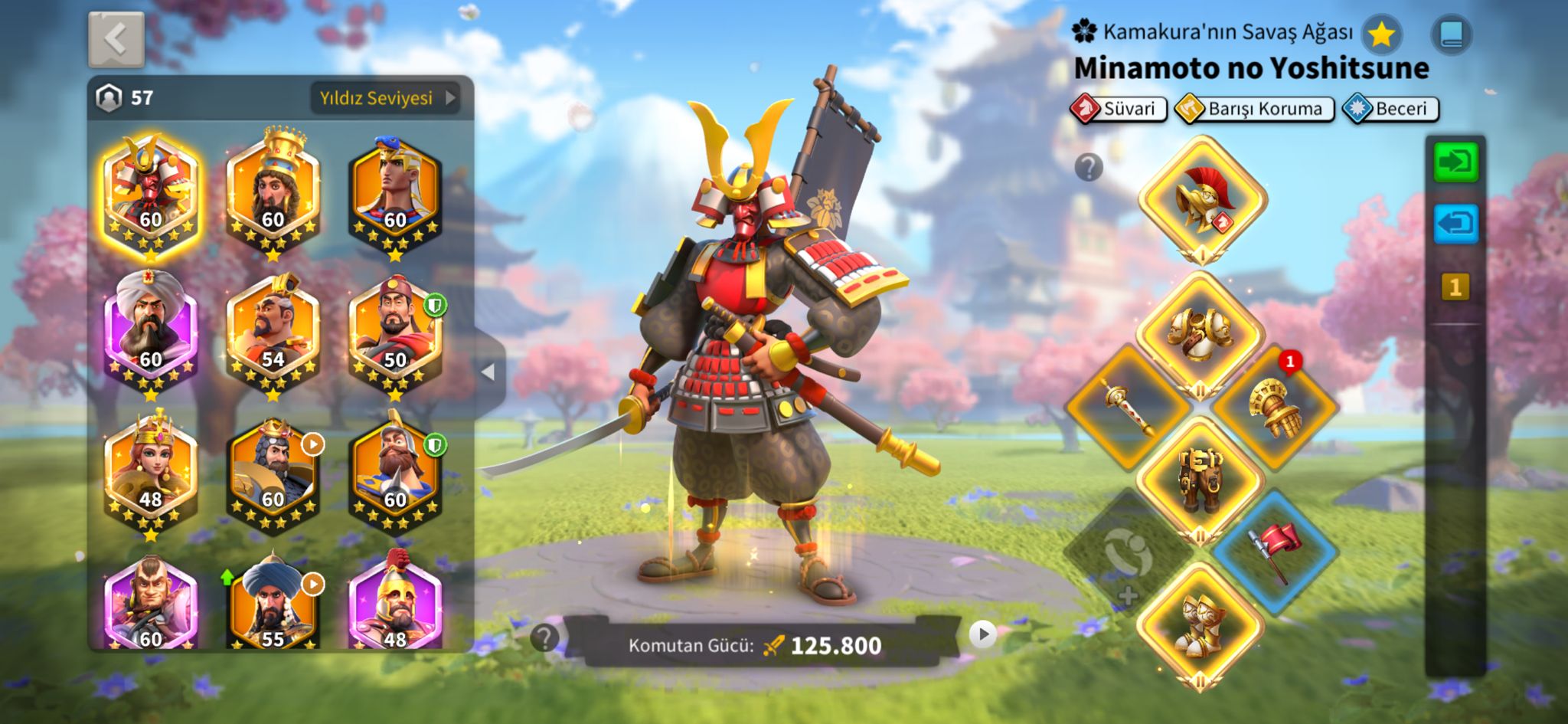The height and width of the screenshot is (724, 1568).
Task: Click the blue unequip arrow button
Action: click(x=1455, y=224)
